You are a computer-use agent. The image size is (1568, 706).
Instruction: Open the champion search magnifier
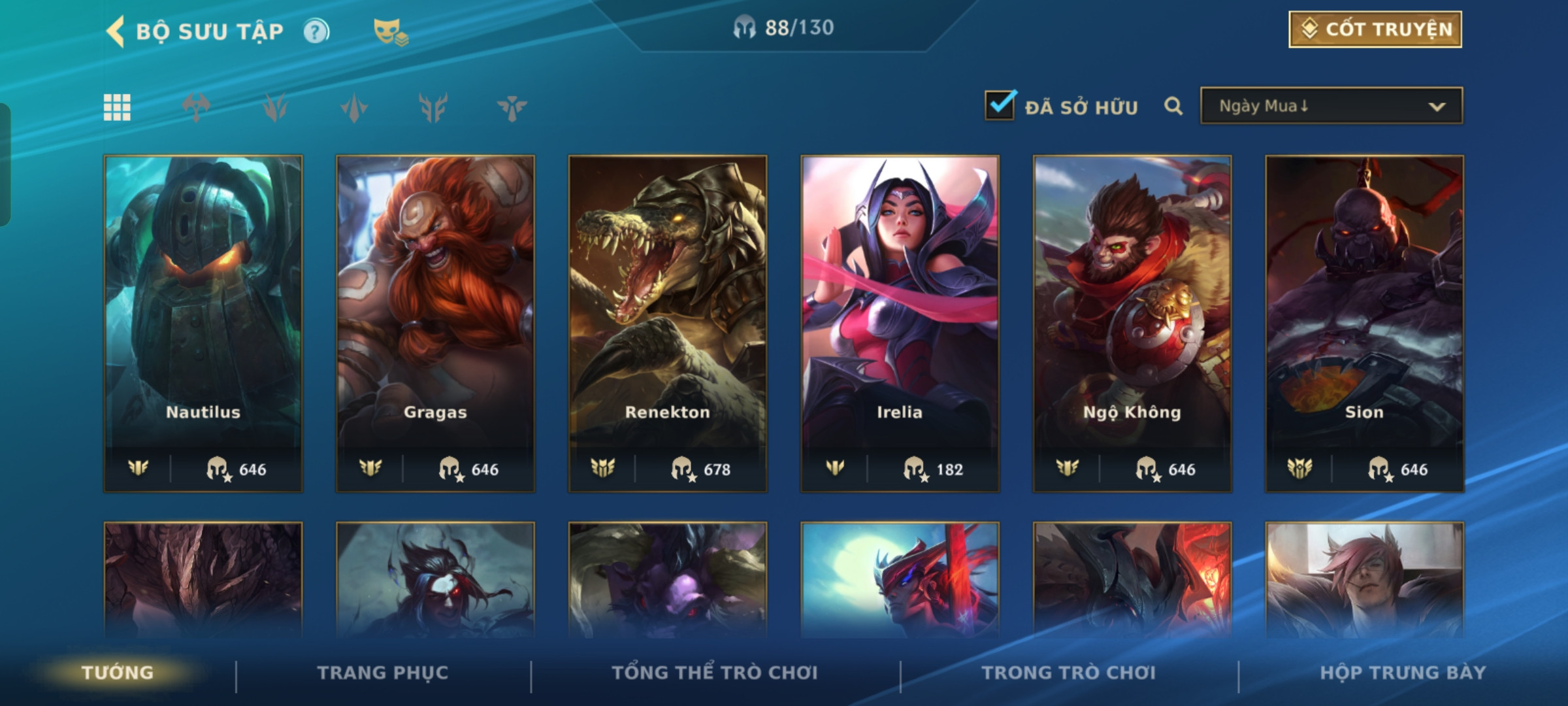[x=1173, y=106]
